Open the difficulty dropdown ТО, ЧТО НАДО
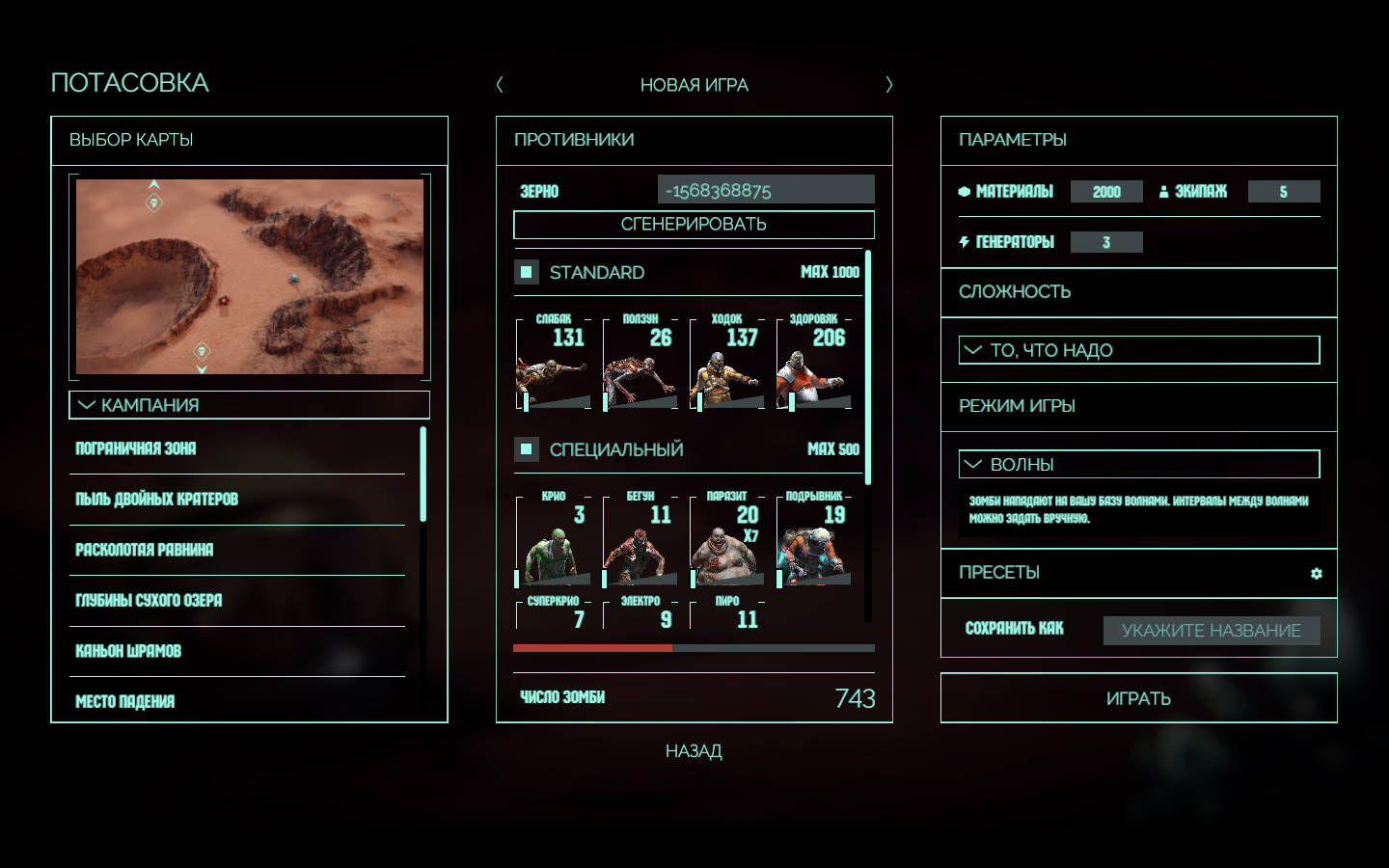The height and width of the screenshot is (868, 1389). [x=1138, y=350]
